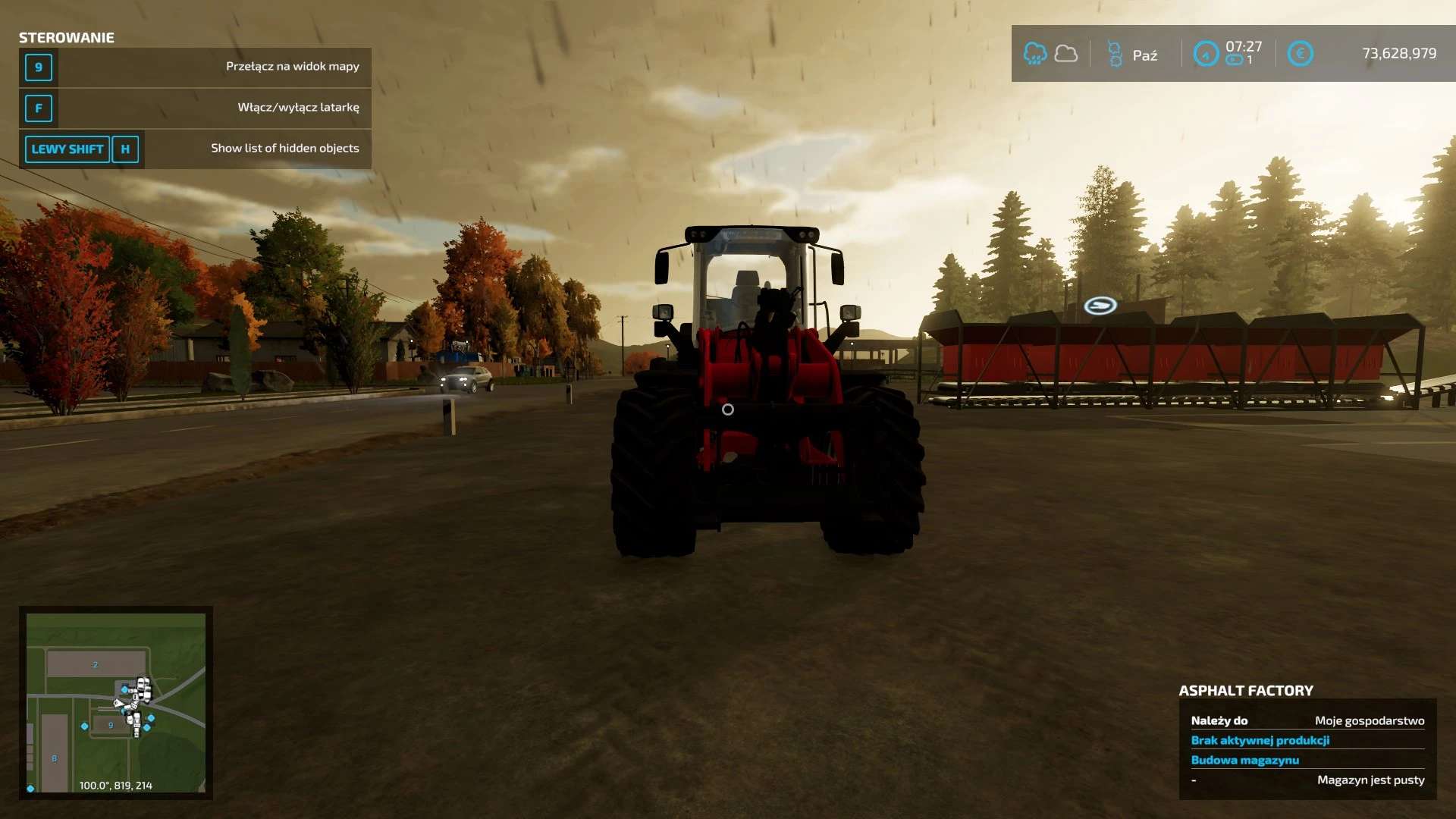This screenshot has width=1456, height=819.
Task: Select the rainy weather forecast icon
Action: coord(1035,54)
